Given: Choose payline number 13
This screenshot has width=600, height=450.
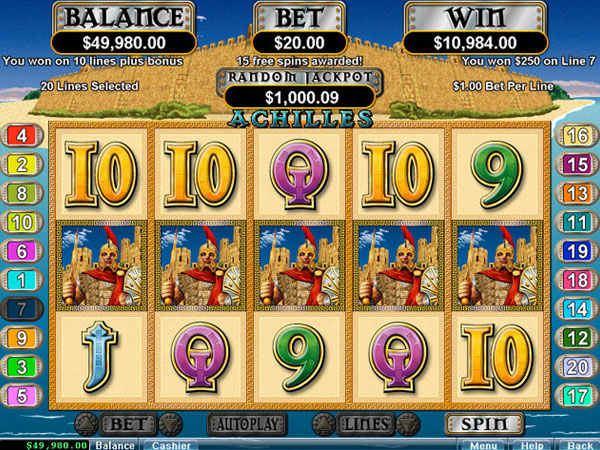Looking at the screenshot, I should [577, 194].
